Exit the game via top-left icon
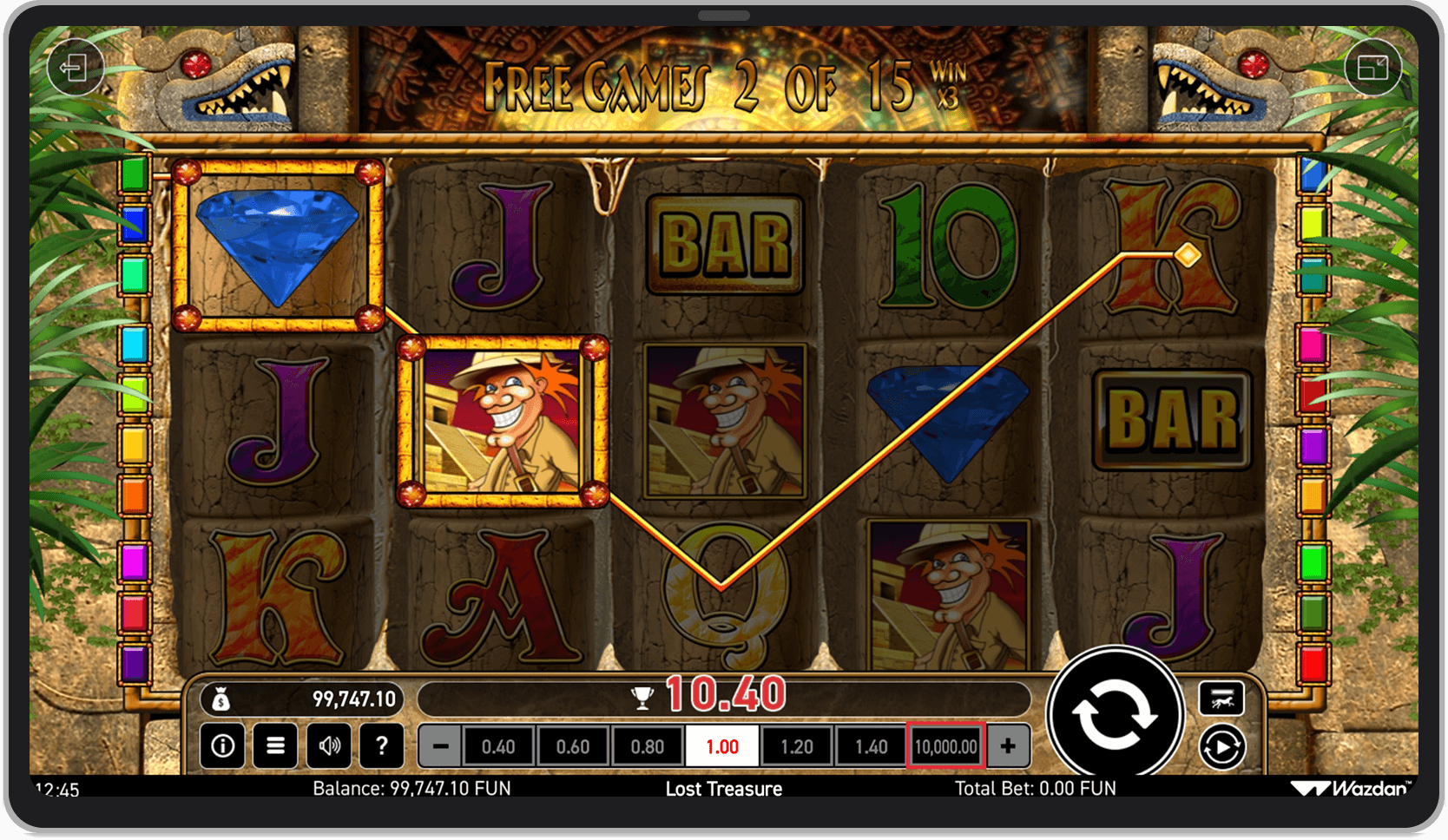The width and height of the screenshot is (1448, 840). coord(76,67)
